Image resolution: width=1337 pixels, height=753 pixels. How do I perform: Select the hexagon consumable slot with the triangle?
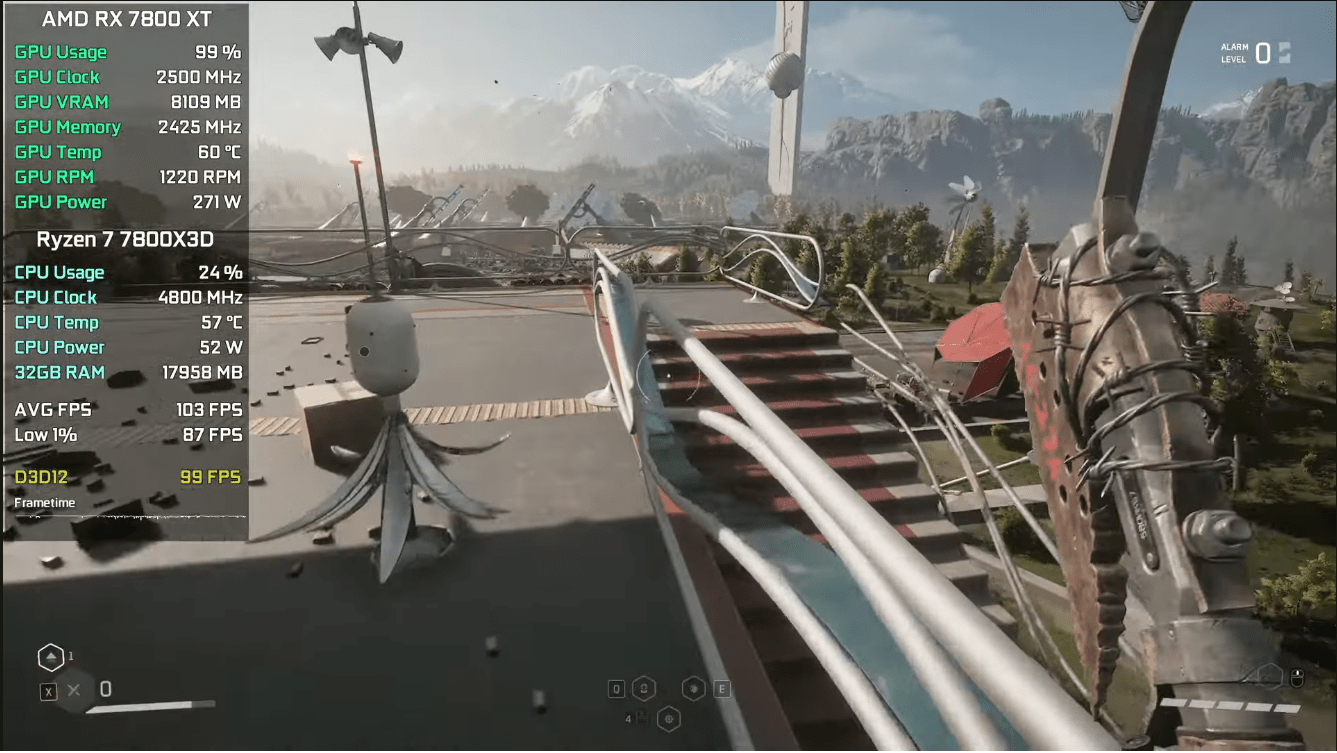pos(50,658)
